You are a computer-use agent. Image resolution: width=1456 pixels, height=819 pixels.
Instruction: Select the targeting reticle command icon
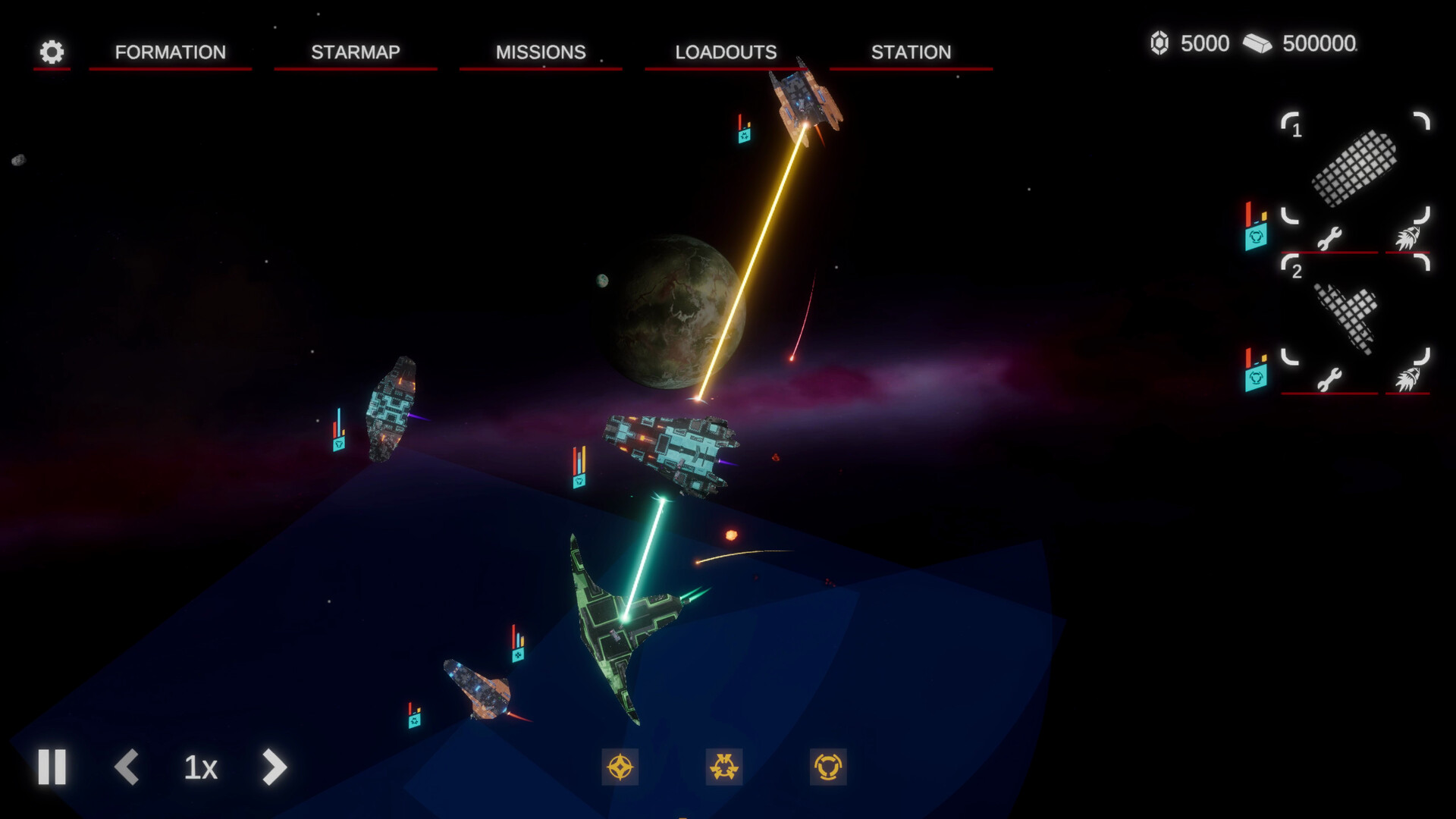click(x=620, y=768)
